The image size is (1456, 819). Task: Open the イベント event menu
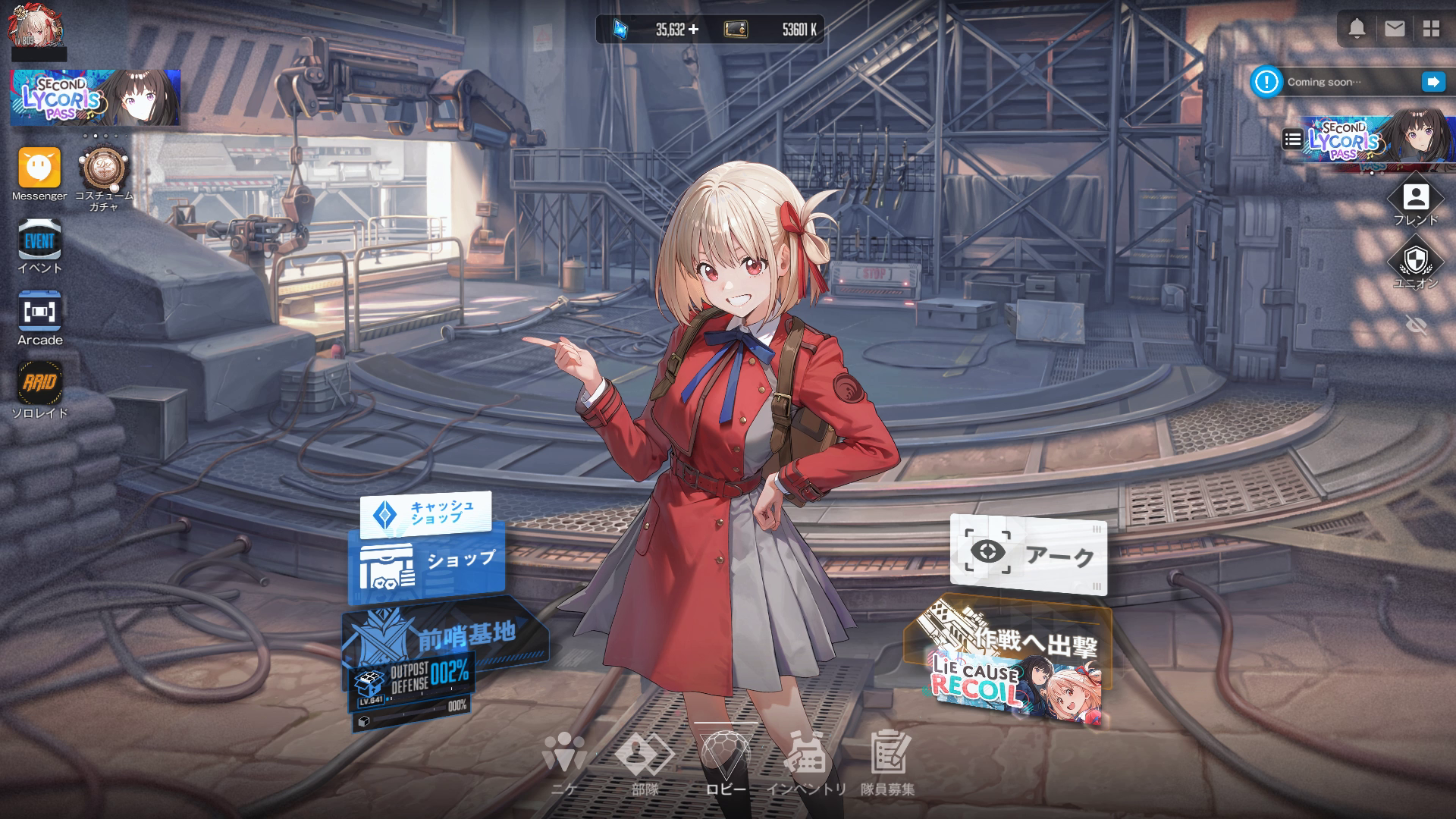pyautogui.click(x=39, y=241)
